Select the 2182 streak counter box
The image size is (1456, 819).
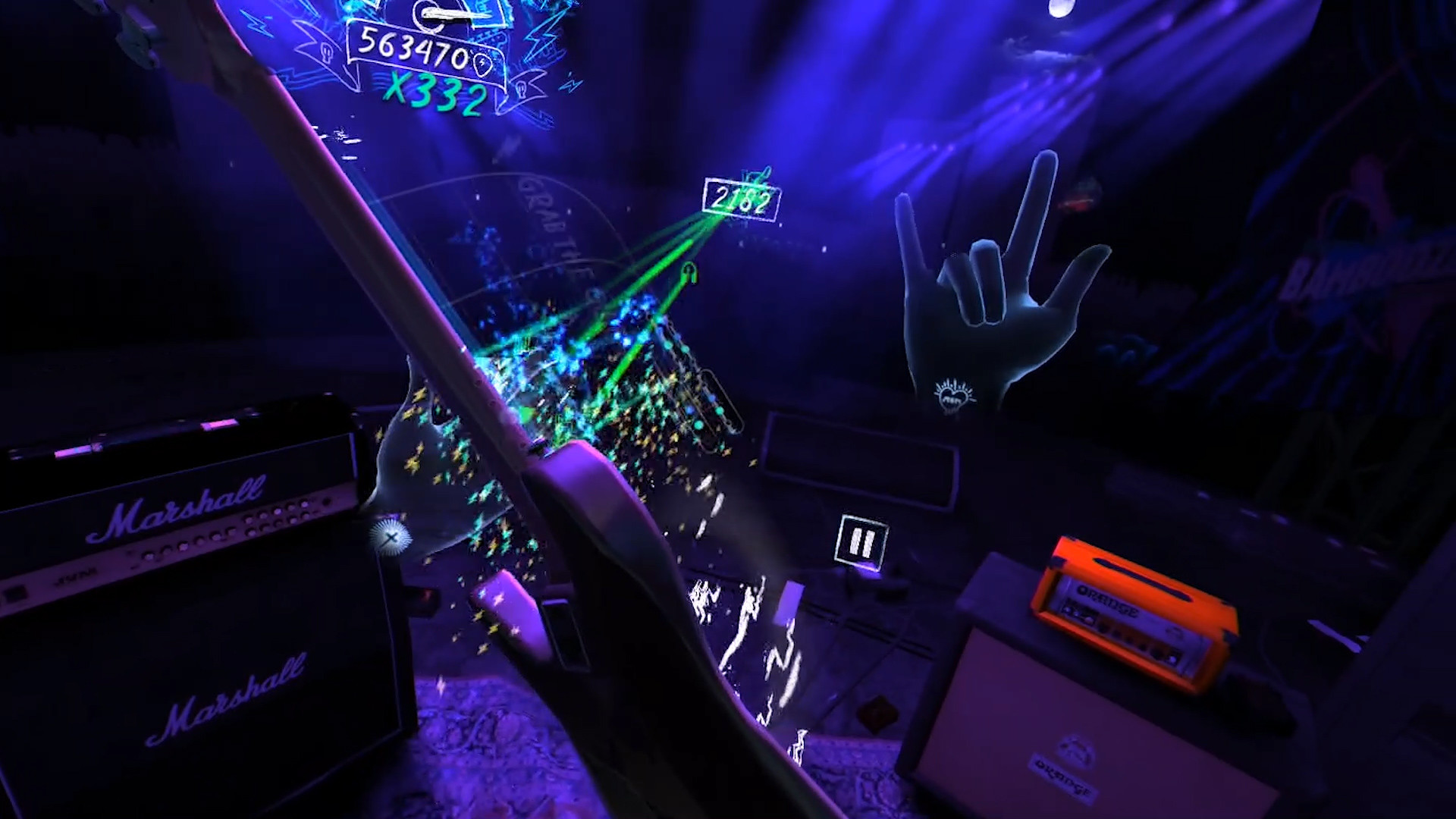click(741, 199)
